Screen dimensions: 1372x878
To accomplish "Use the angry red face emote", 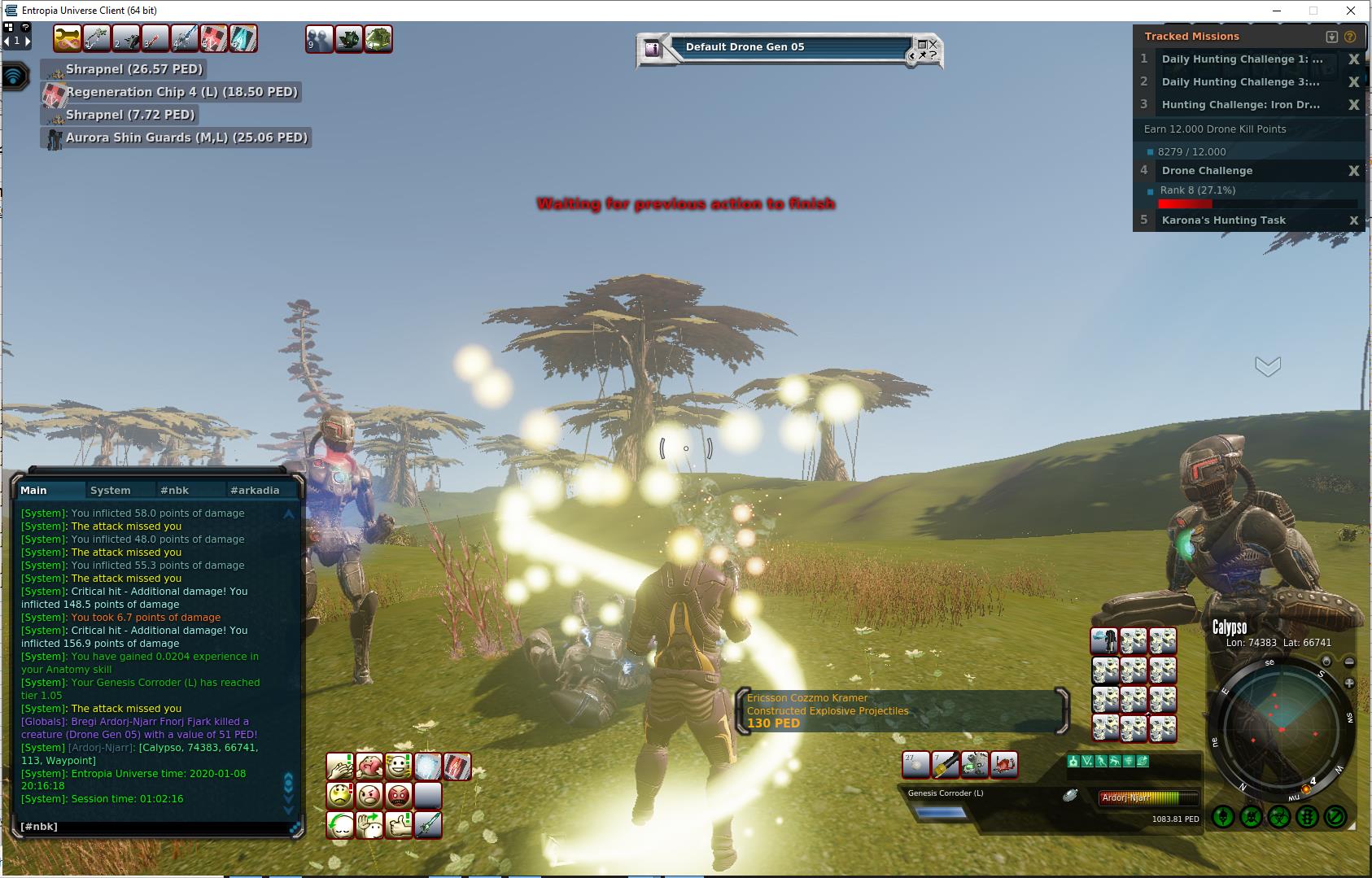I will click(x=398, y=795).
